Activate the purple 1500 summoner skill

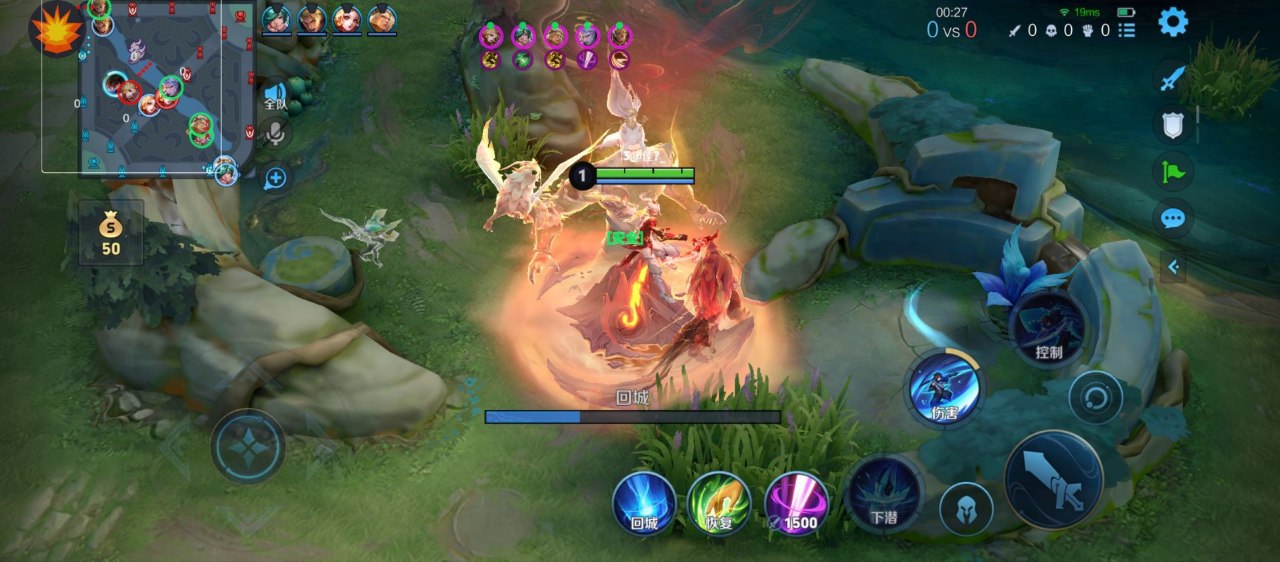(x=795, y=503)
